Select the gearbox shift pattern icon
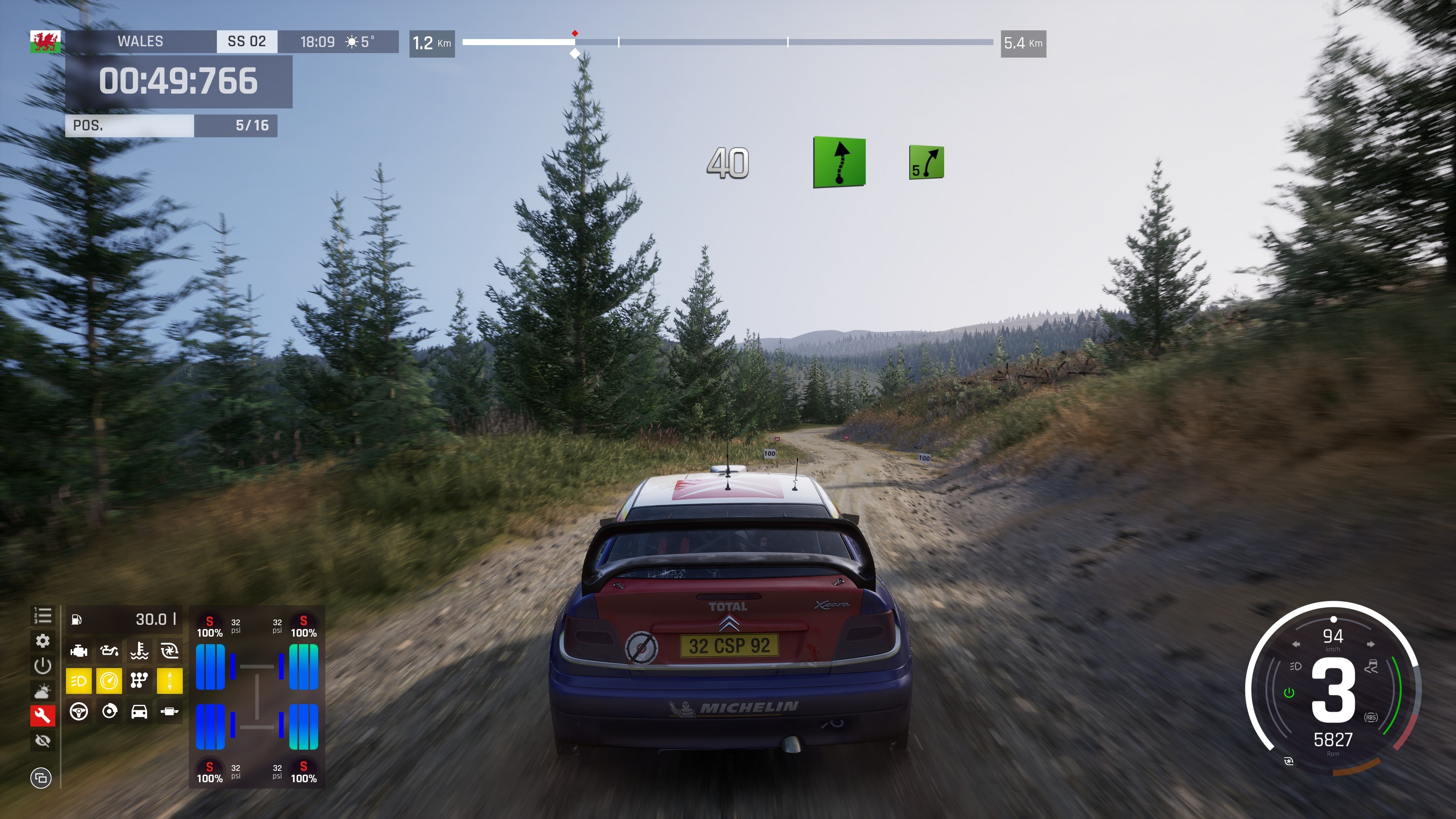 pos(139,681)
